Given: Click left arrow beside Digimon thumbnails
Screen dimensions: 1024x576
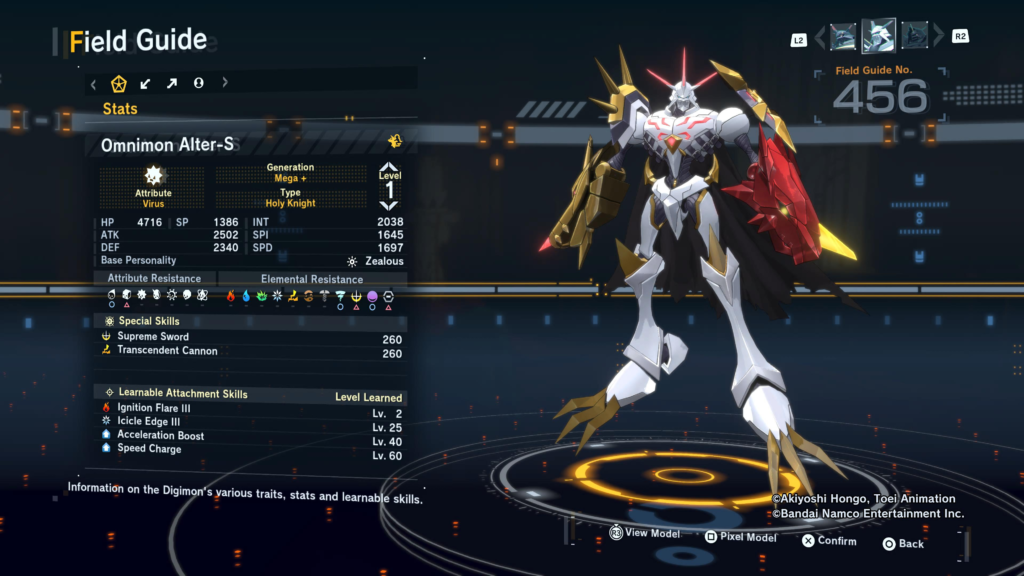Looking at the screenshot, I should pos(820,38).
